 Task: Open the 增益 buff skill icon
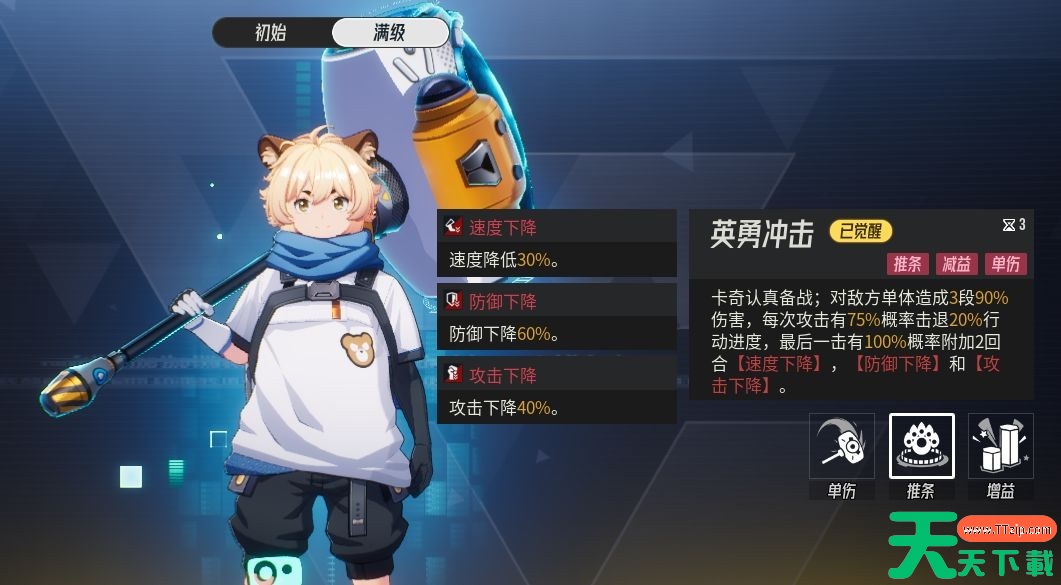[1001, 447]
